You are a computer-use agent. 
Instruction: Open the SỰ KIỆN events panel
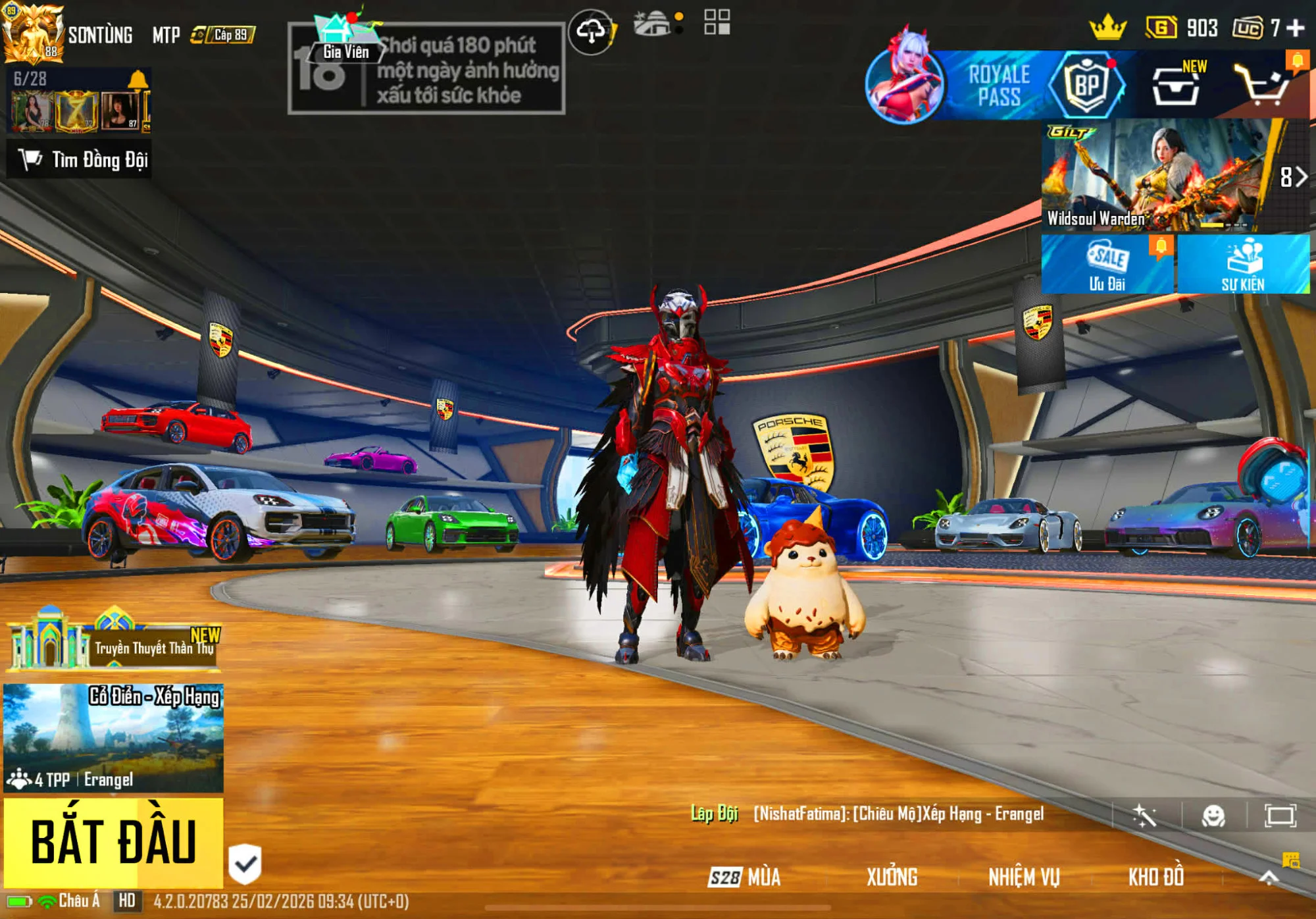[1243, 265]
